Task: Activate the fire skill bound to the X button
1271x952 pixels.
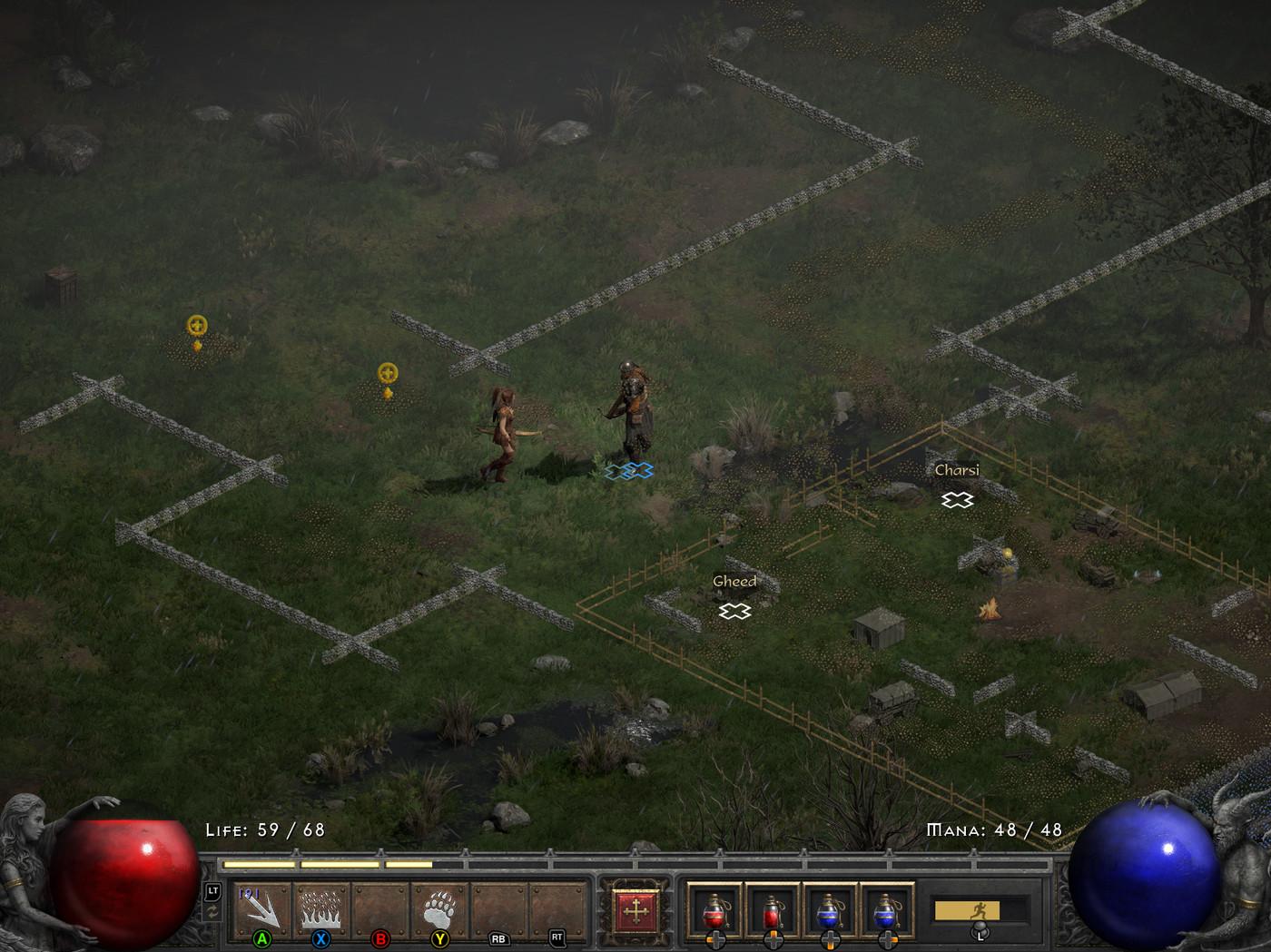Action: 320,910
